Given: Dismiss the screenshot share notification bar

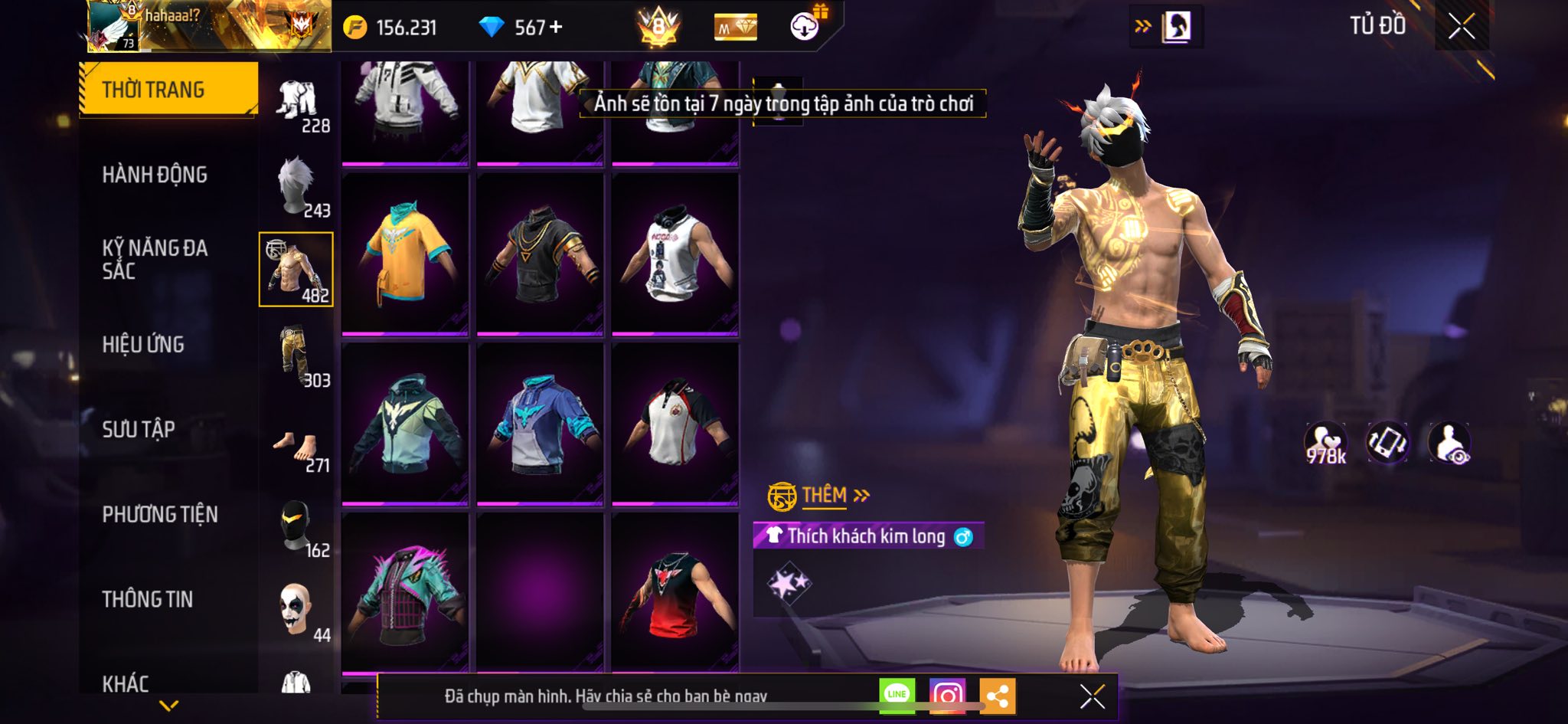Looking at the screenshot, I should (1092, 696).
